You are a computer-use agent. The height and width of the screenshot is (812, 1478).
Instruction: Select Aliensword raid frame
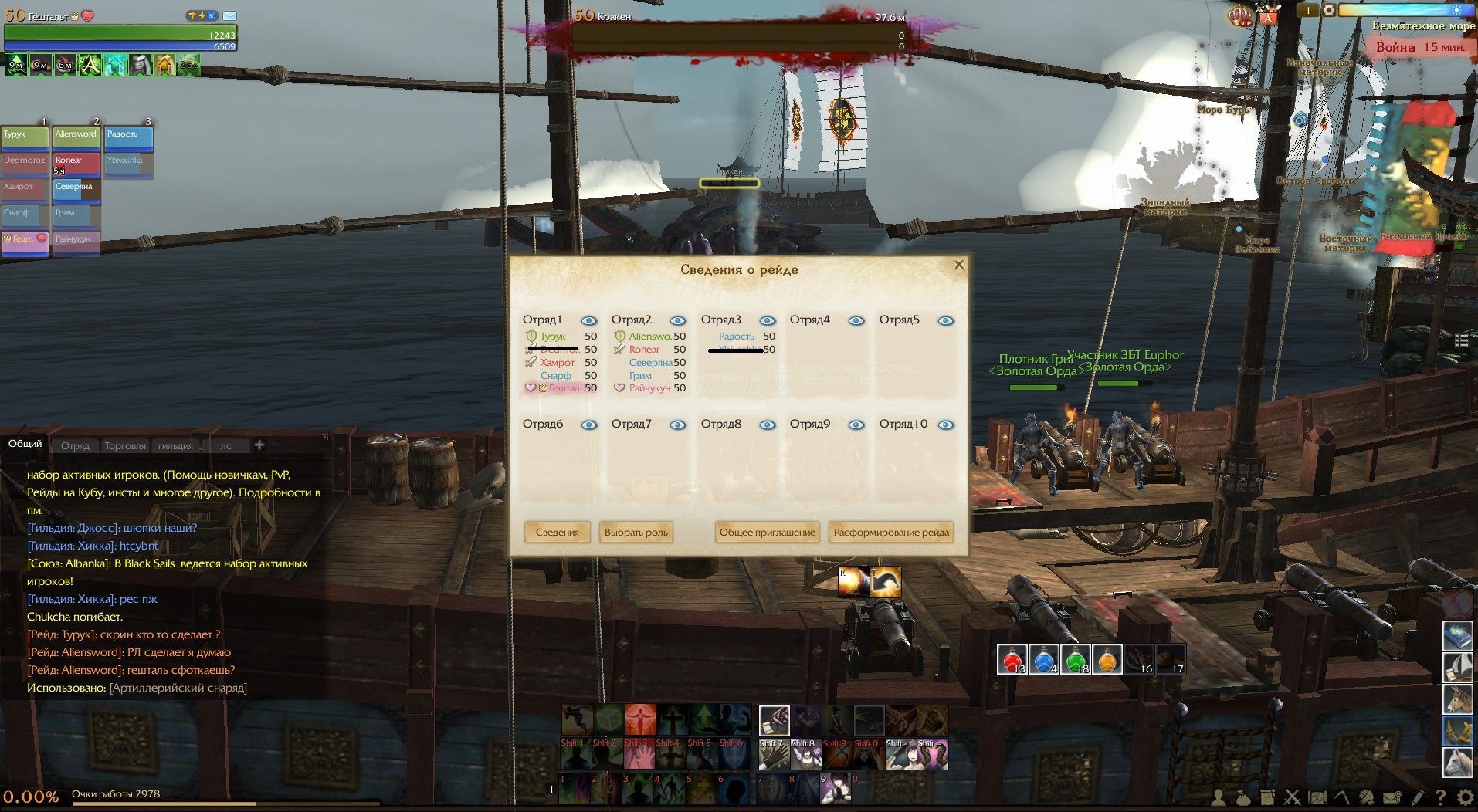[x=76, y=137]
